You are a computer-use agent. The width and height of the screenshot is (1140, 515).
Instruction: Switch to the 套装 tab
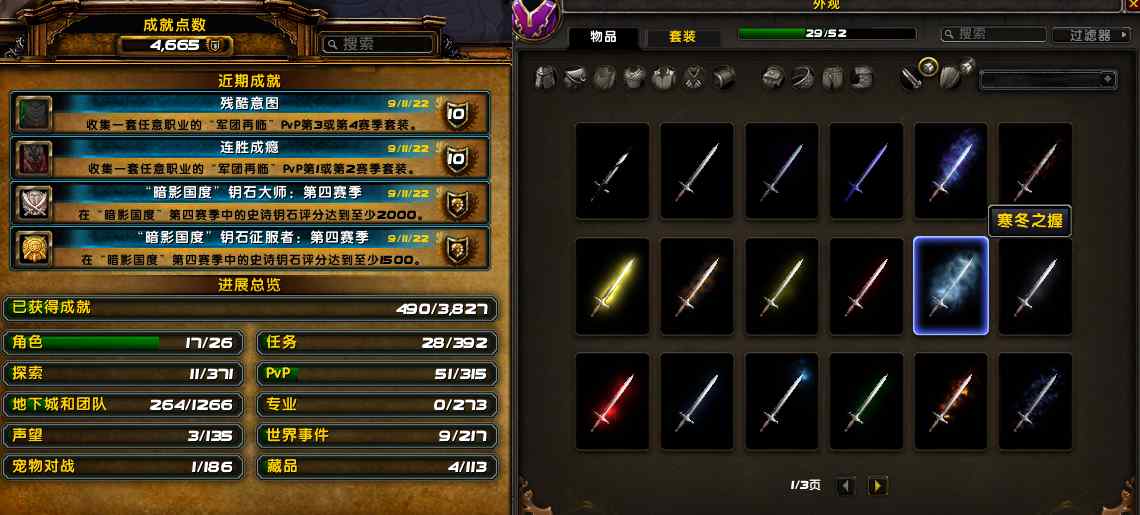pyautogui.click(x=682, y=37)
